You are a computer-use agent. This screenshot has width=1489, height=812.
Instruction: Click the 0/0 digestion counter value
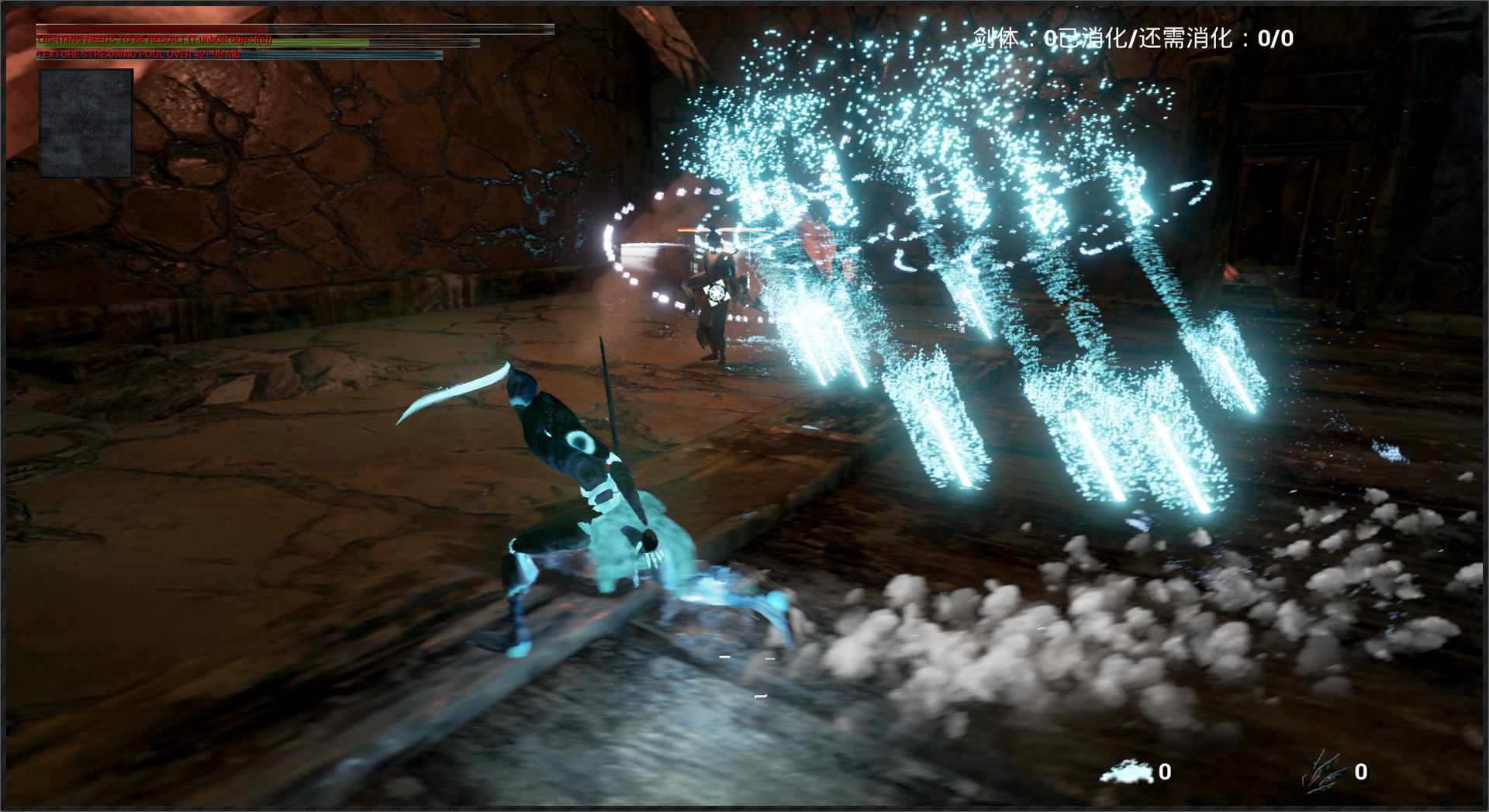(1276, 37)
